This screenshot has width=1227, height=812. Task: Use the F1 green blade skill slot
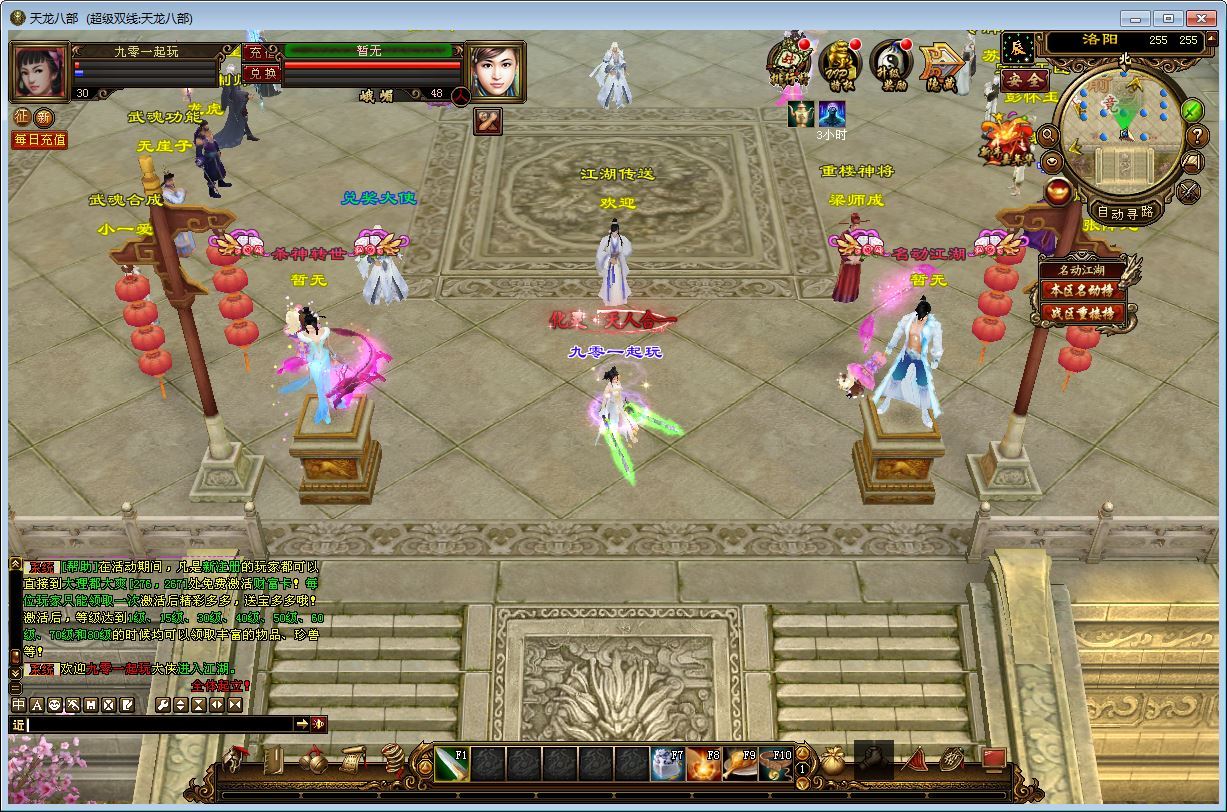coord(452,765)
